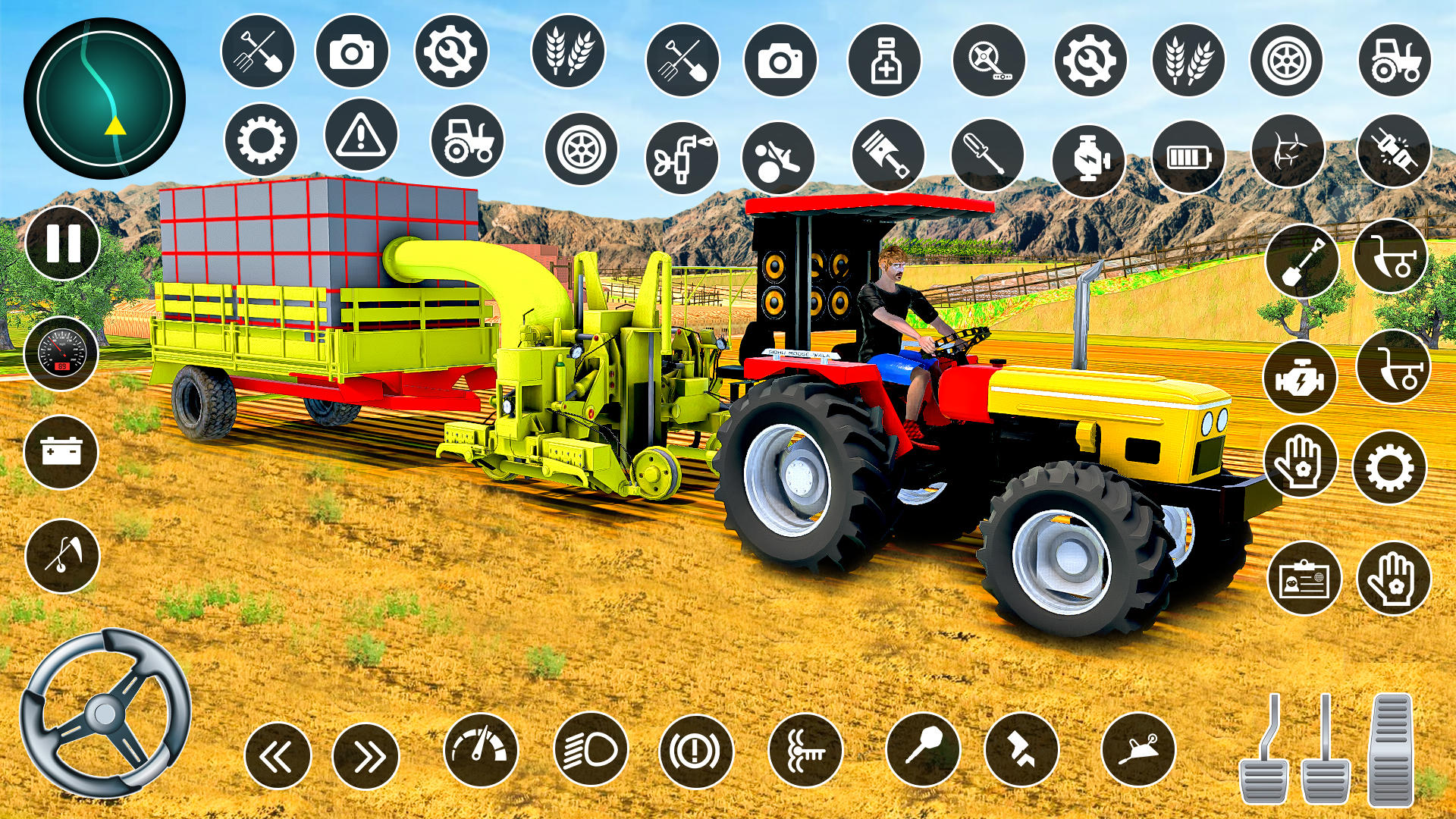1456x819 pixels.
Task: Select the tractor icon in the second row
Action: [466, 144]
